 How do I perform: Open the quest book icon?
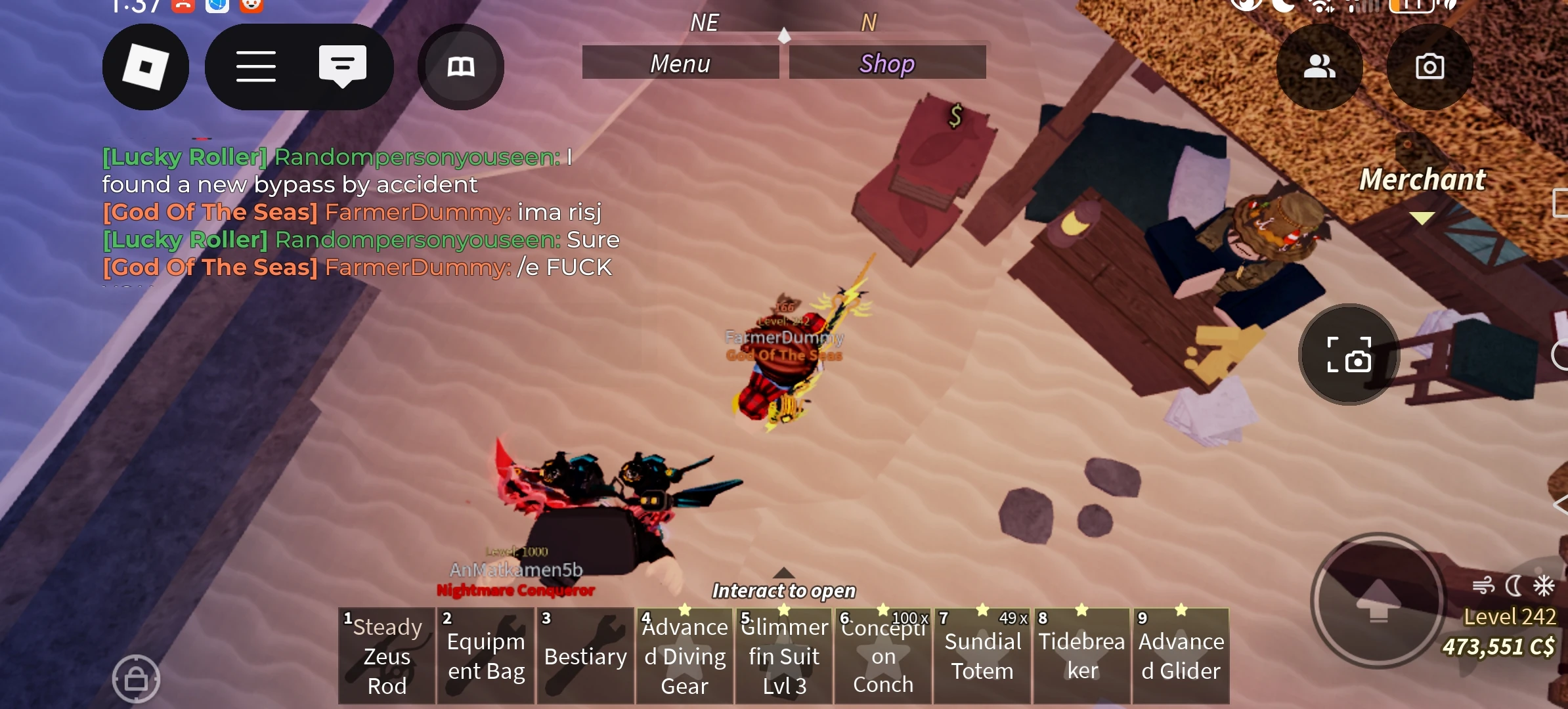[x=460, y=66]
